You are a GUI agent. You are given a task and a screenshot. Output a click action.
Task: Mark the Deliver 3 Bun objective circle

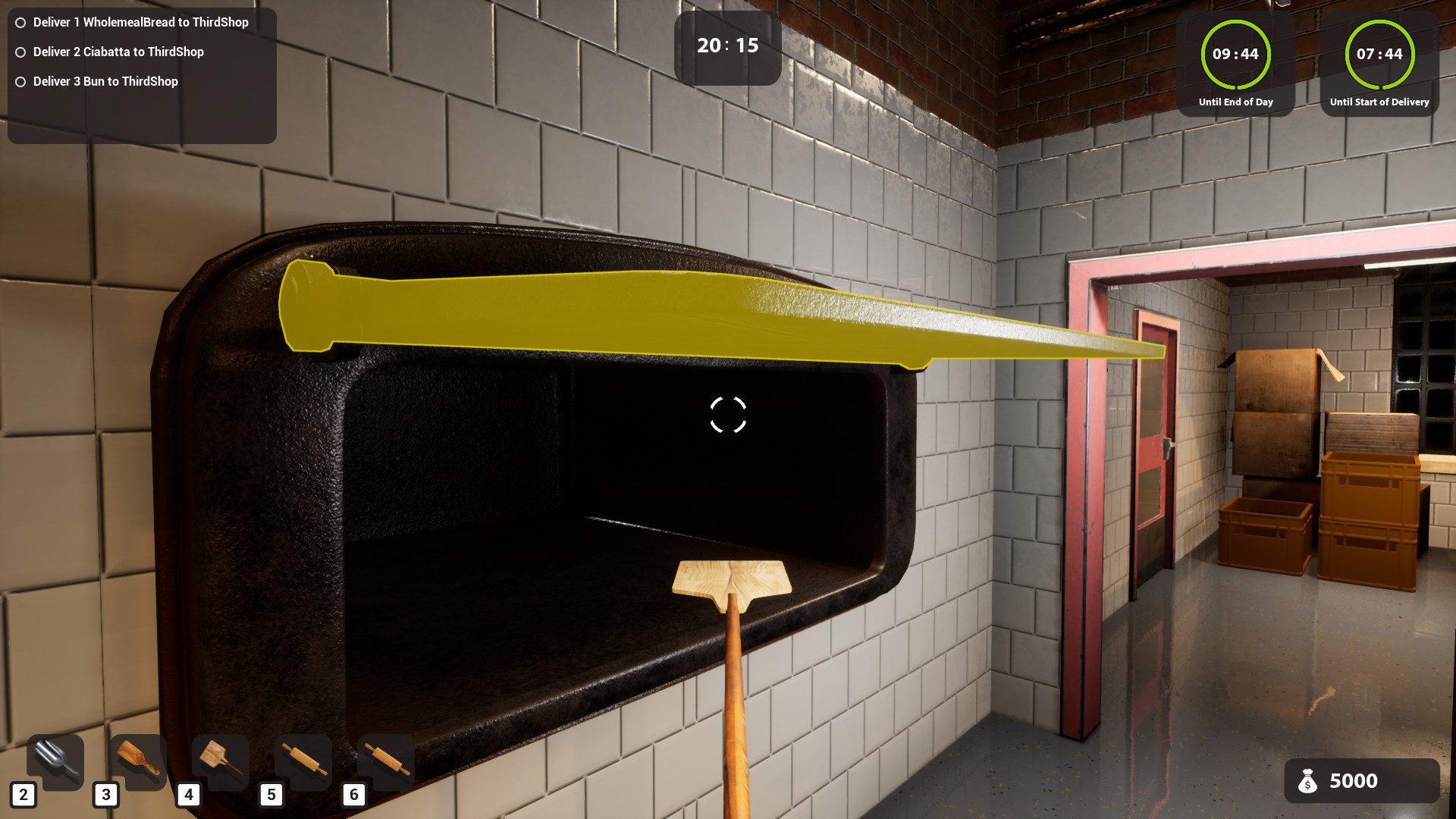[x=20, y=81]
